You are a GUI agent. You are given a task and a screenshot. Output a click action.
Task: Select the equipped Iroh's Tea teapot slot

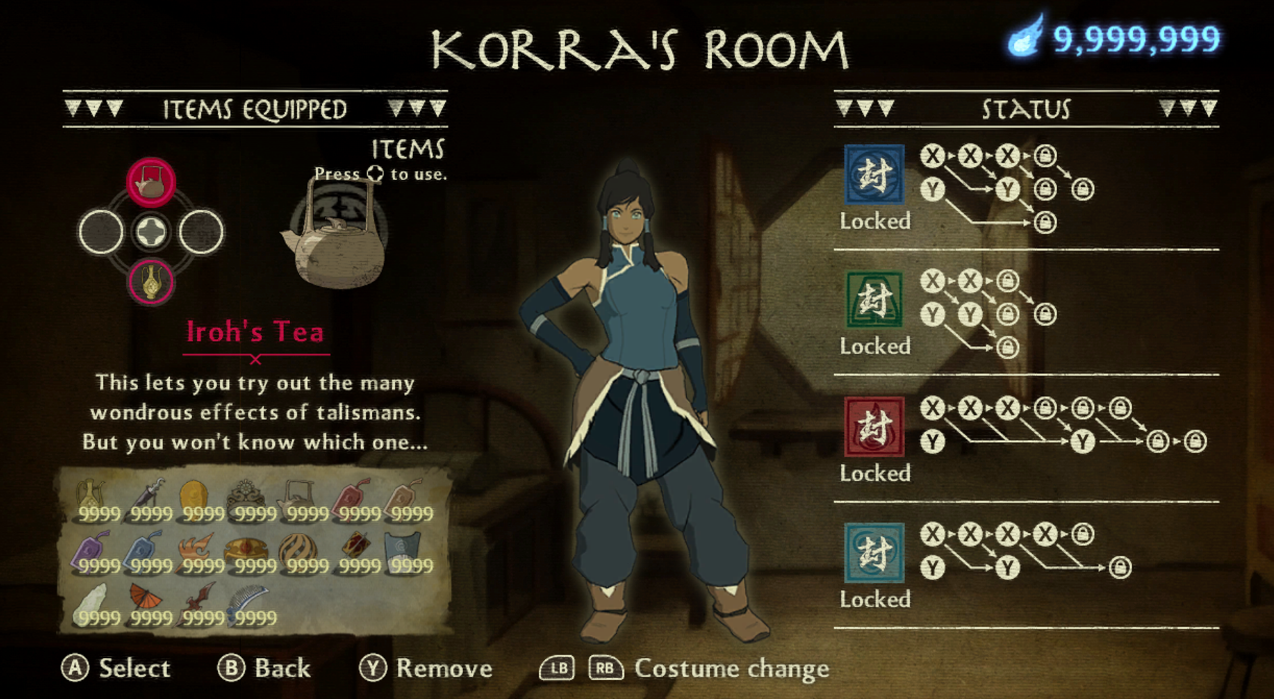(x=151, y=182)
